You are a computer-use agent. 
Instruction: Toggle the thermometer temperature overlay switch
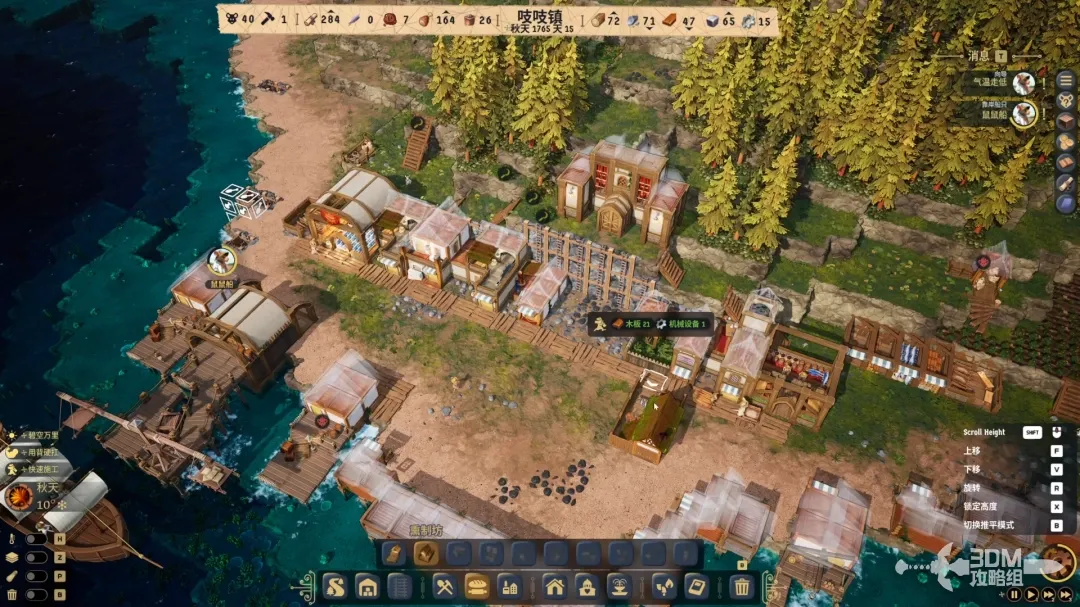pos(36,539)
